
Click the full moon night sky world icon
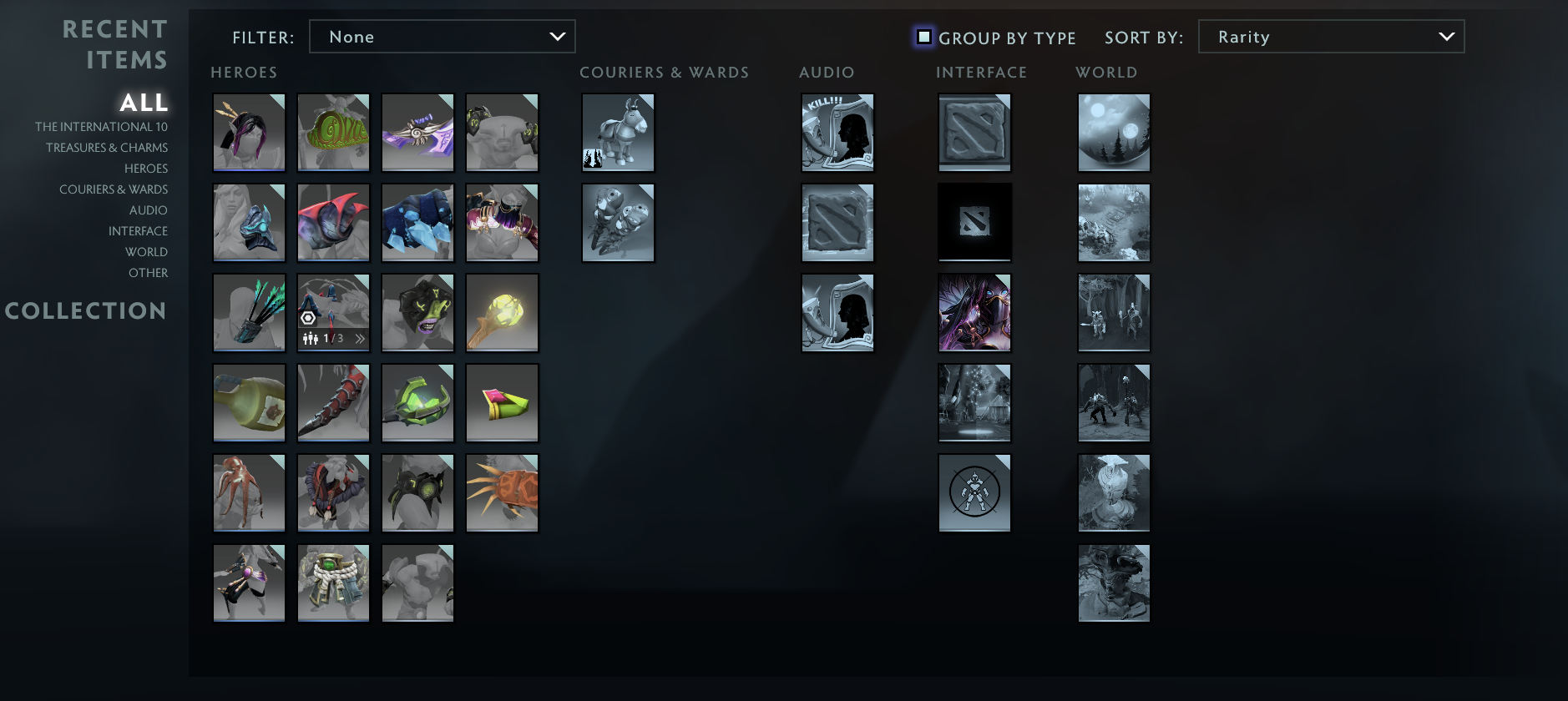pos(1114,132)
